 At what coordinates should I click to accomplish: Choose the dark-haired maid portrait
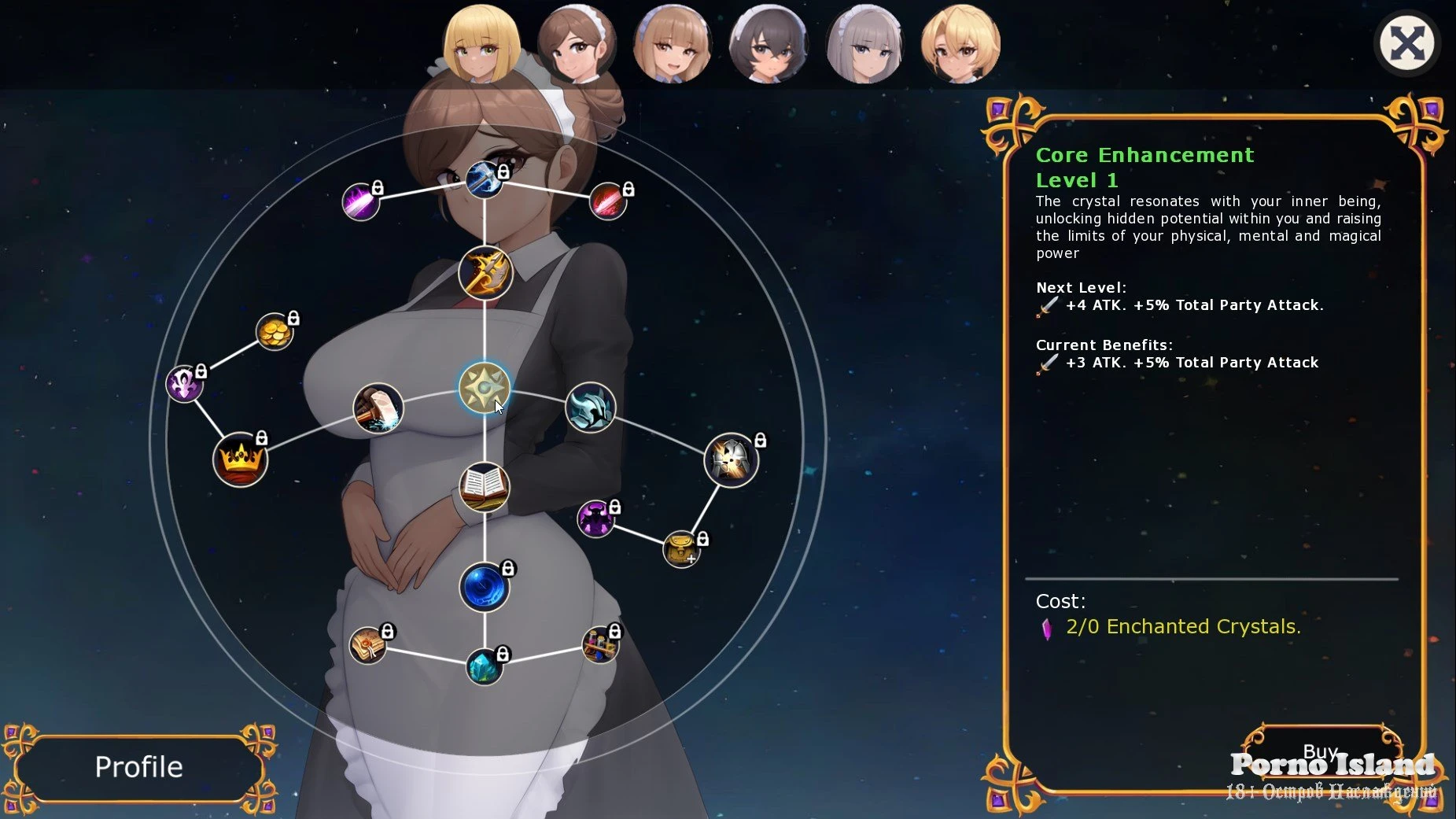pyautogui.click(x=769, y=44)
